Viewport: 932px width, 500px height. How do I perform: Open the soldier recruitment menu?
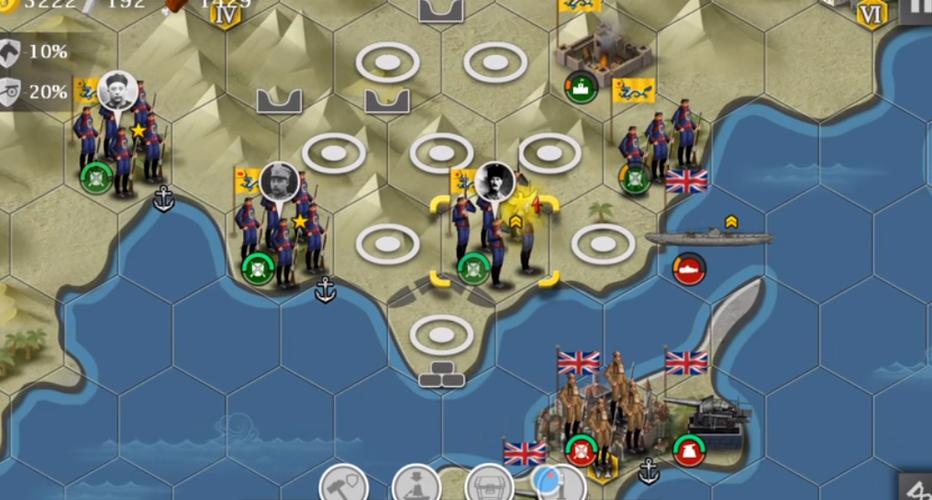417,484
